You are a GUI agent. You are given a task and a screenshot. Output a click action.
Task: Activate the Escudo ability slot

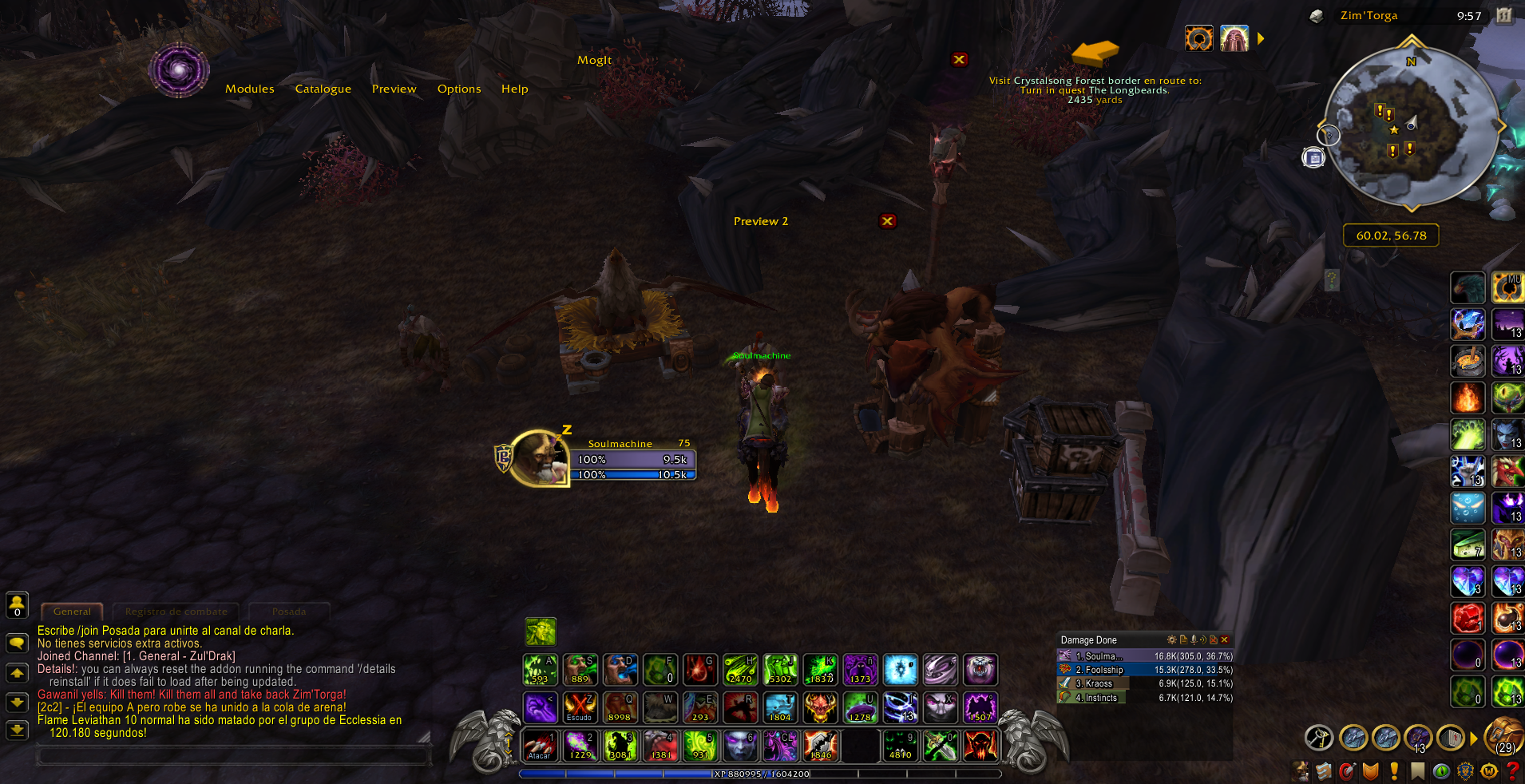tap(580, 707)
